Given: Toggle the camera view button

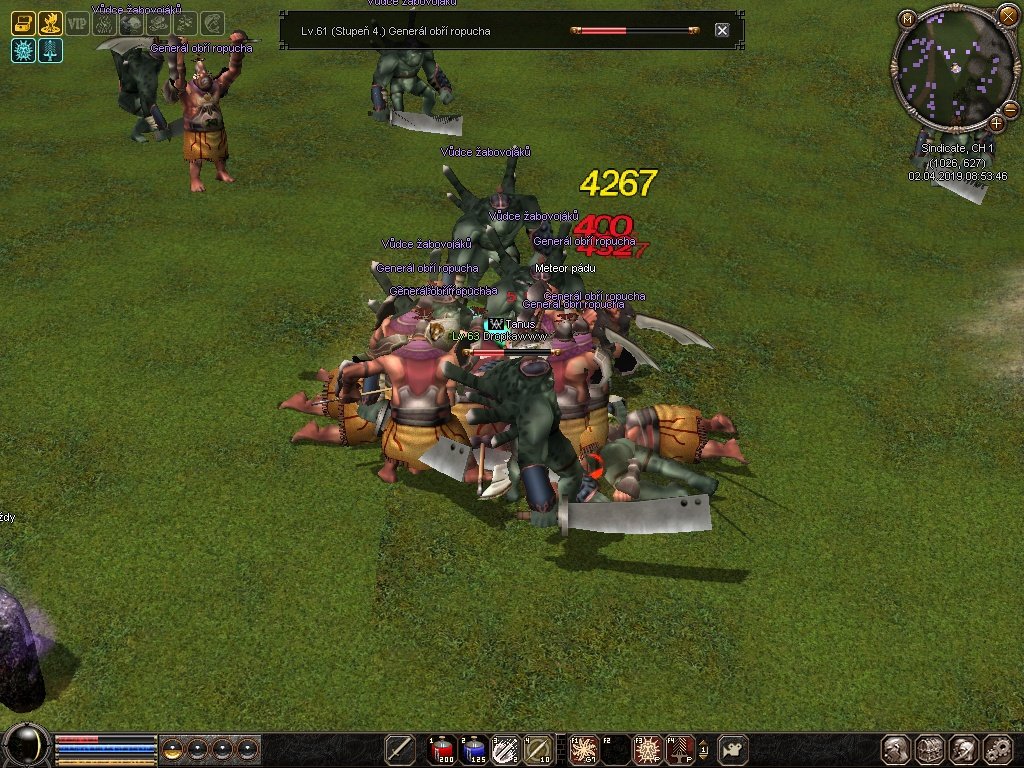Looking at the screenshot, I should click(x=735, y=749).
